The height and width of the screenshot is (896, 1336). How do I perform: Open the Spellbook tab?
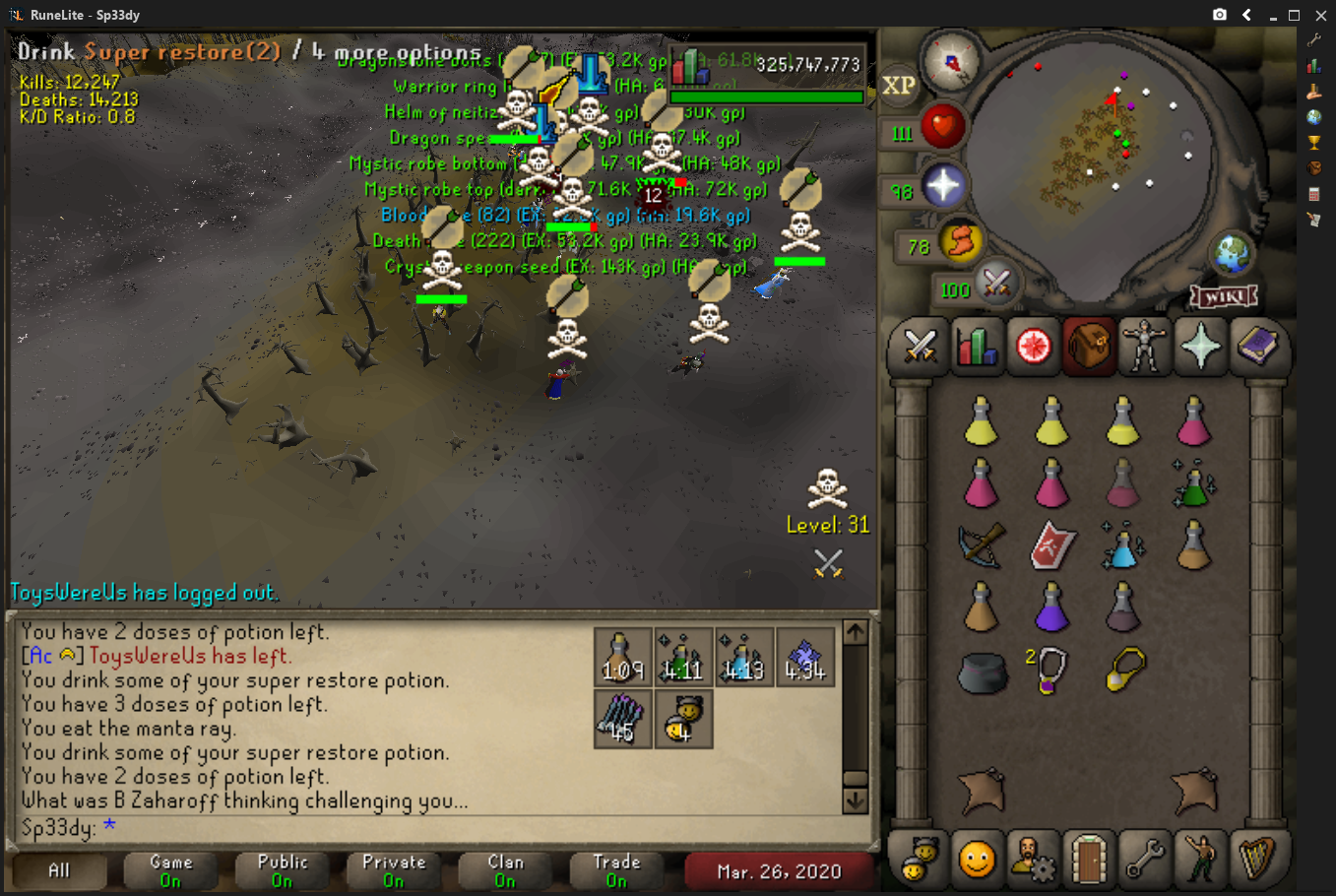(1256, 347)
